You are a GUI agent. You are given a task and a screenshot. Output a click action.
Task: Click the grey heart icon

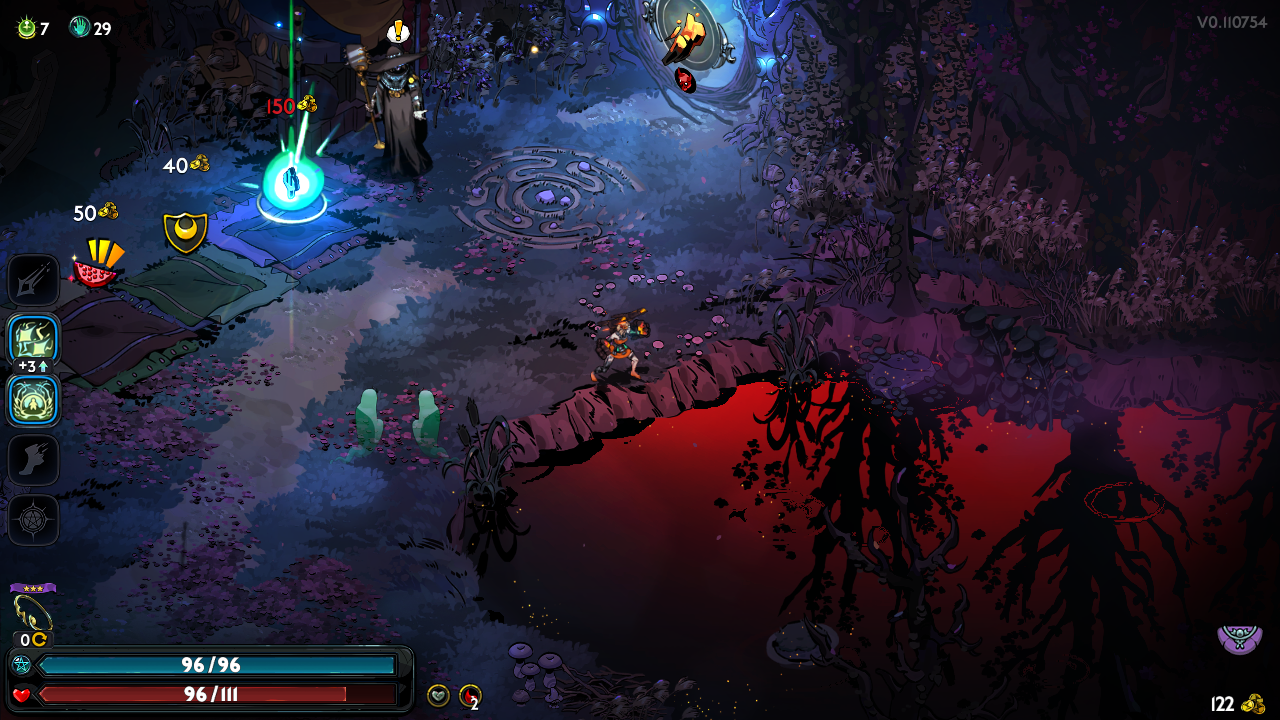coord(438,695)
